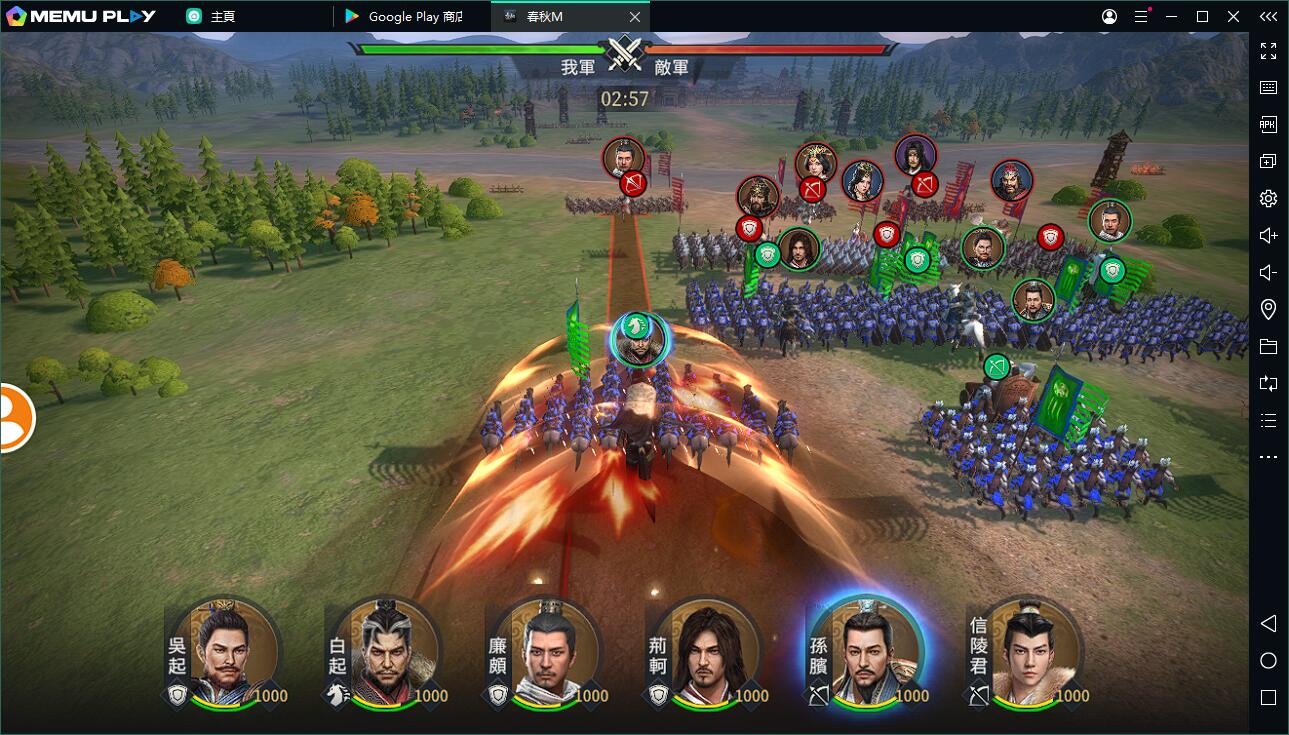Increase emulator volume
The height and width of the screenshot is (735, 1289).
tap(1268, 235)
